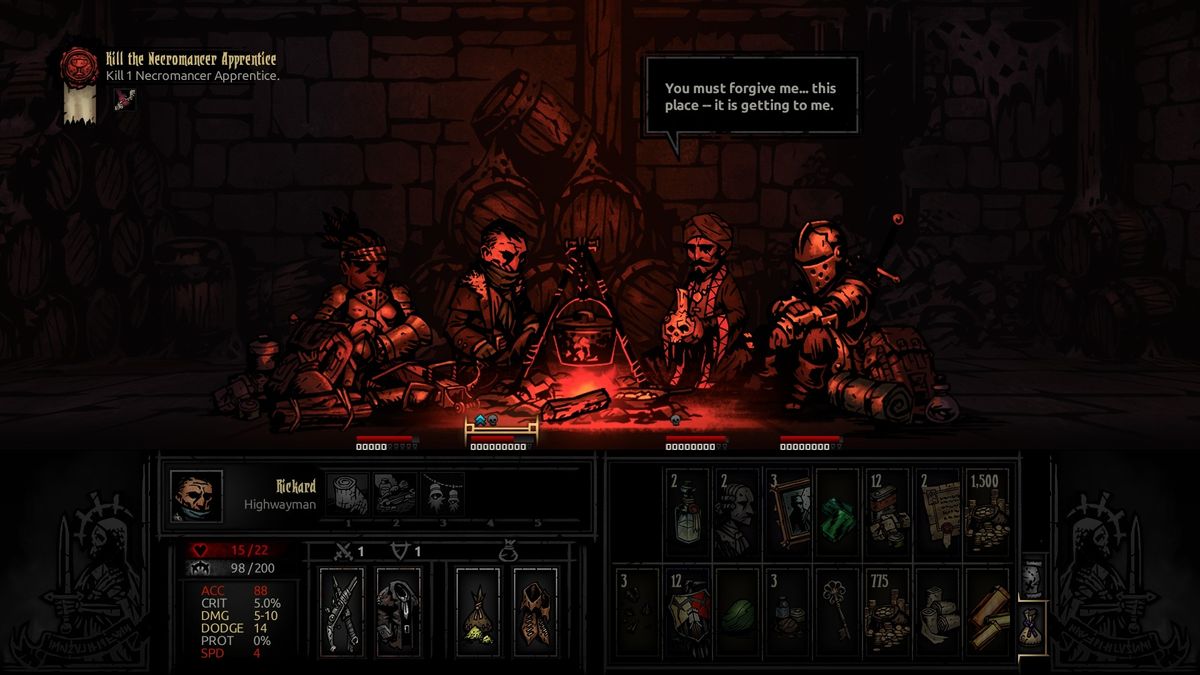Viewport: 1200px width, 675px height.
Task: Select the stack of twelve heraldic crests
Action: (x=686, y=612)
